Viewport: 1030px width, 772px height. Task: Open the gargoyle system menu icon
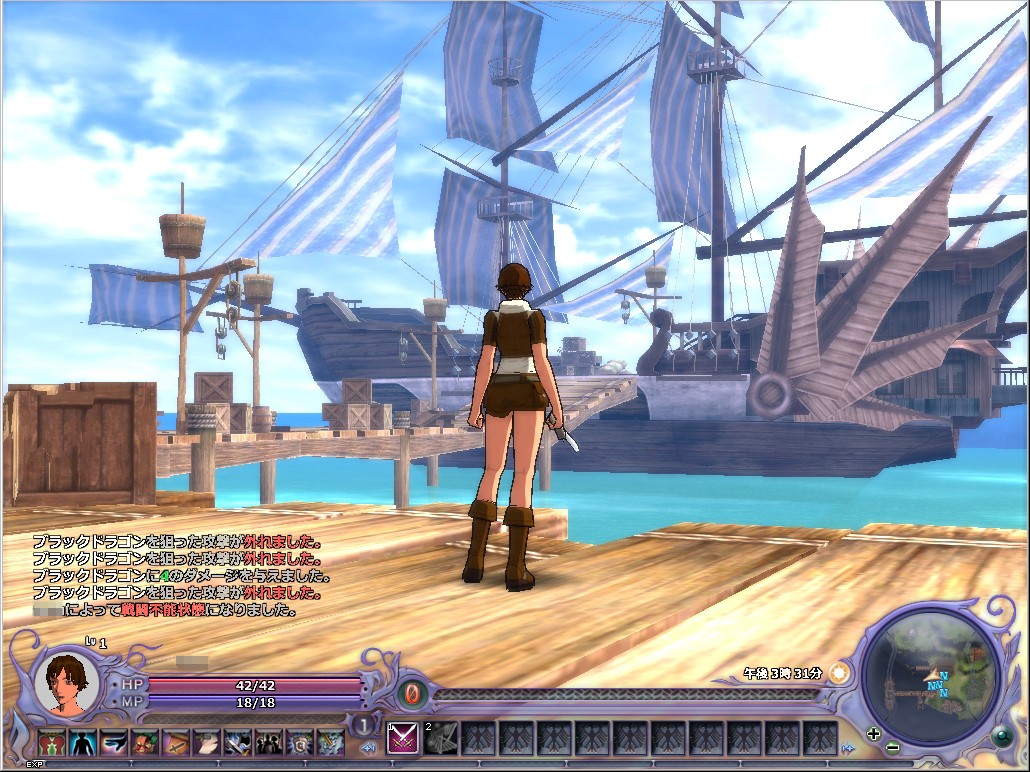tap(331, 742)
